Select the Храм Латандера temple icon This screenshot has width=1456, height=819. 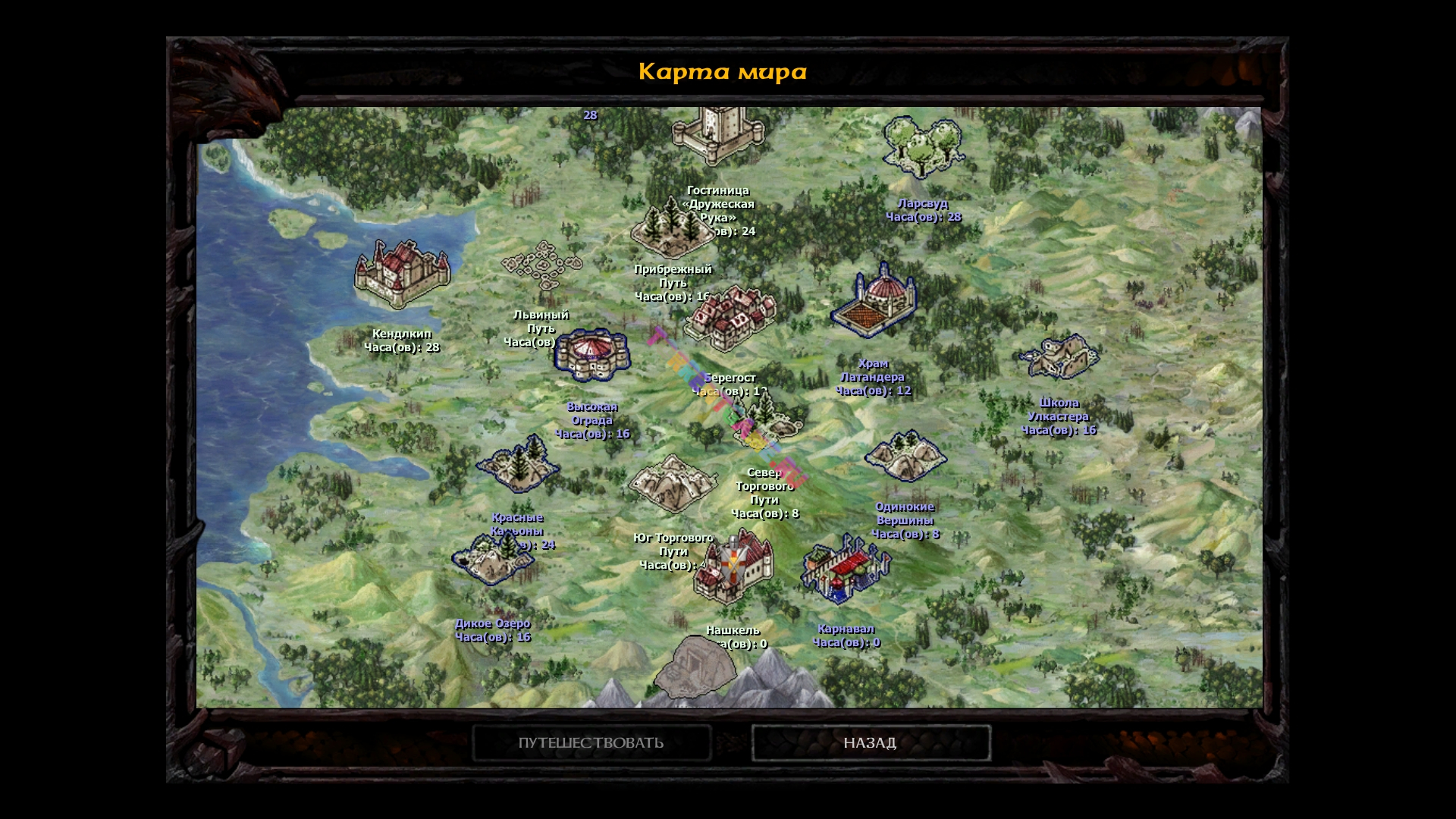point(874,300)
